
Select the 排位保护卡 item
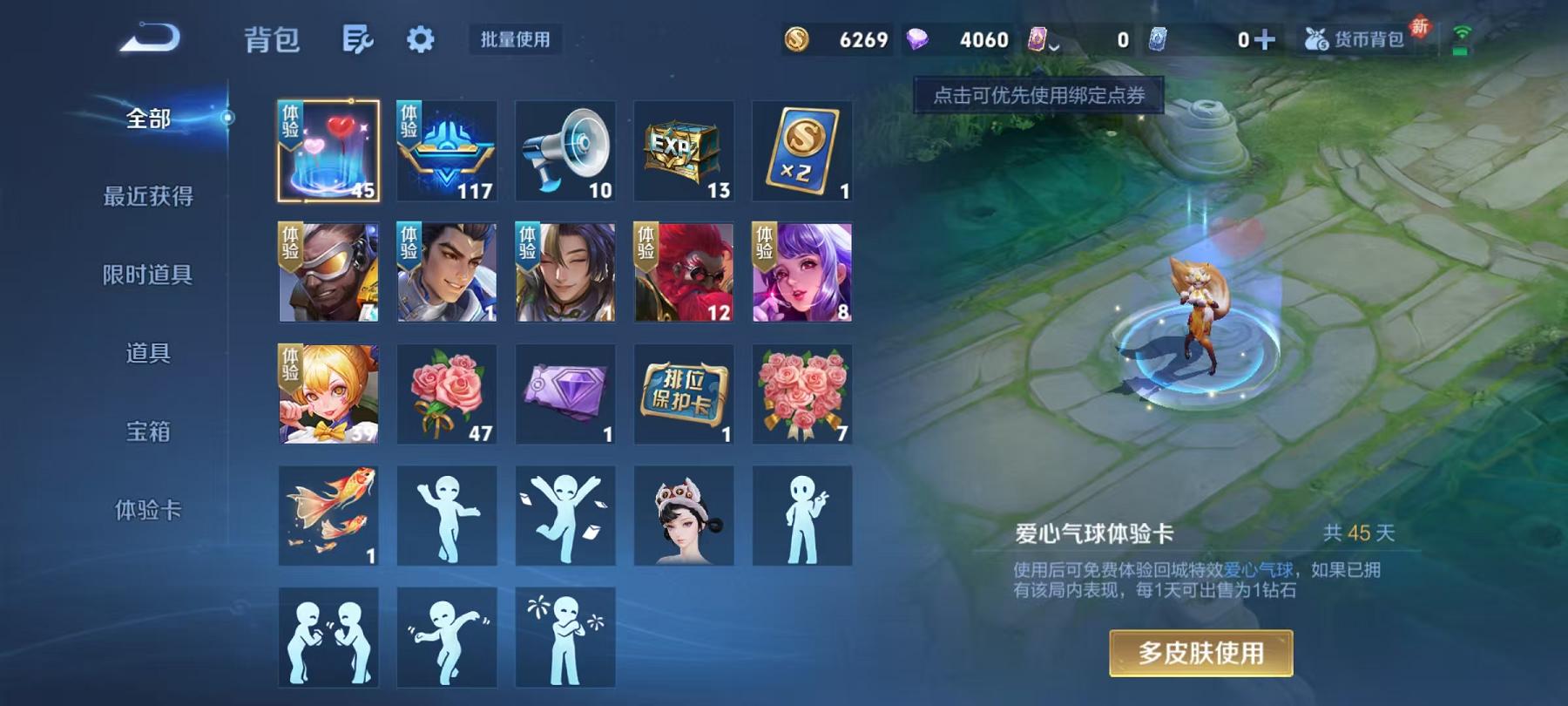click(x=683, y=394)
